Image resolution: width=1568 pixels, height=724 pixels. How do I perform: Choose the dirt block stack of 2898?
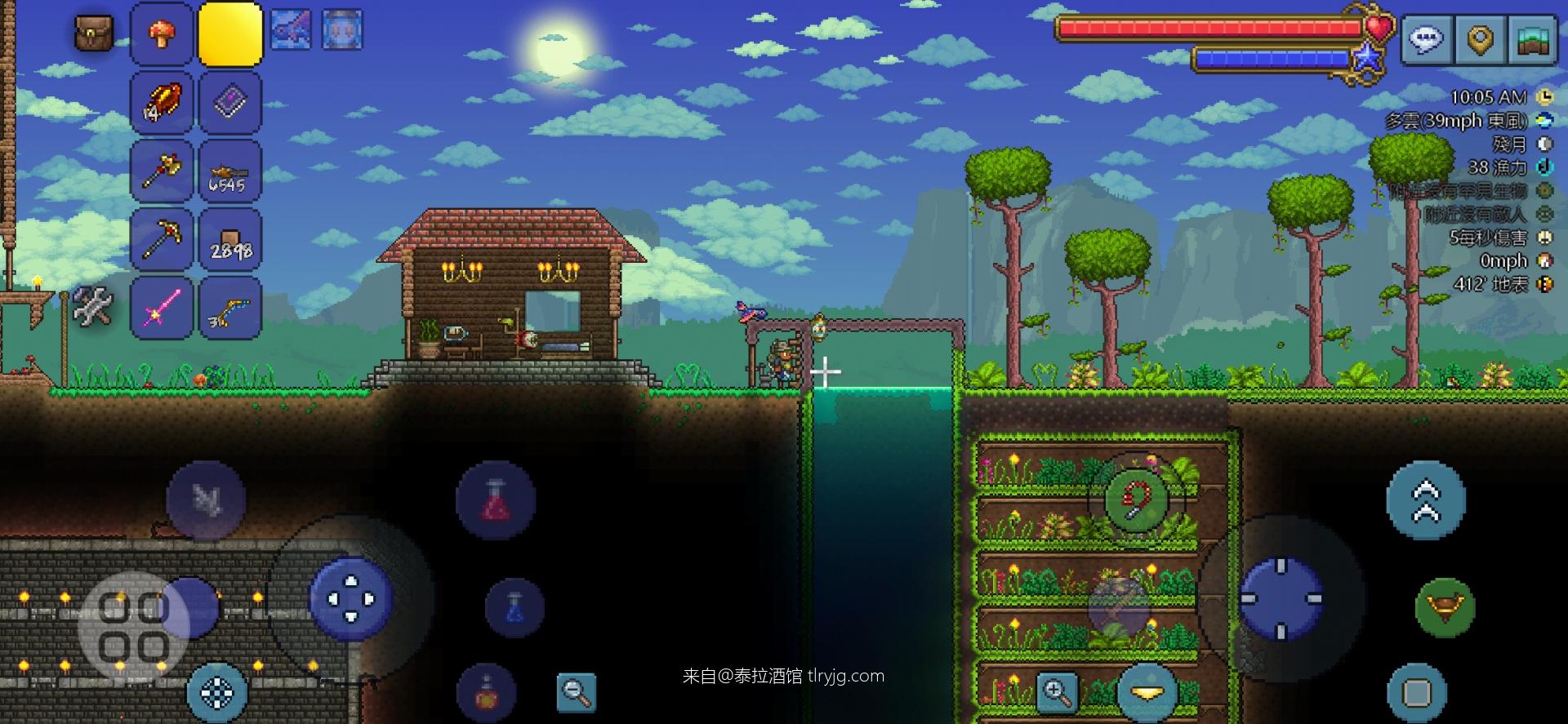coord(230,240)
